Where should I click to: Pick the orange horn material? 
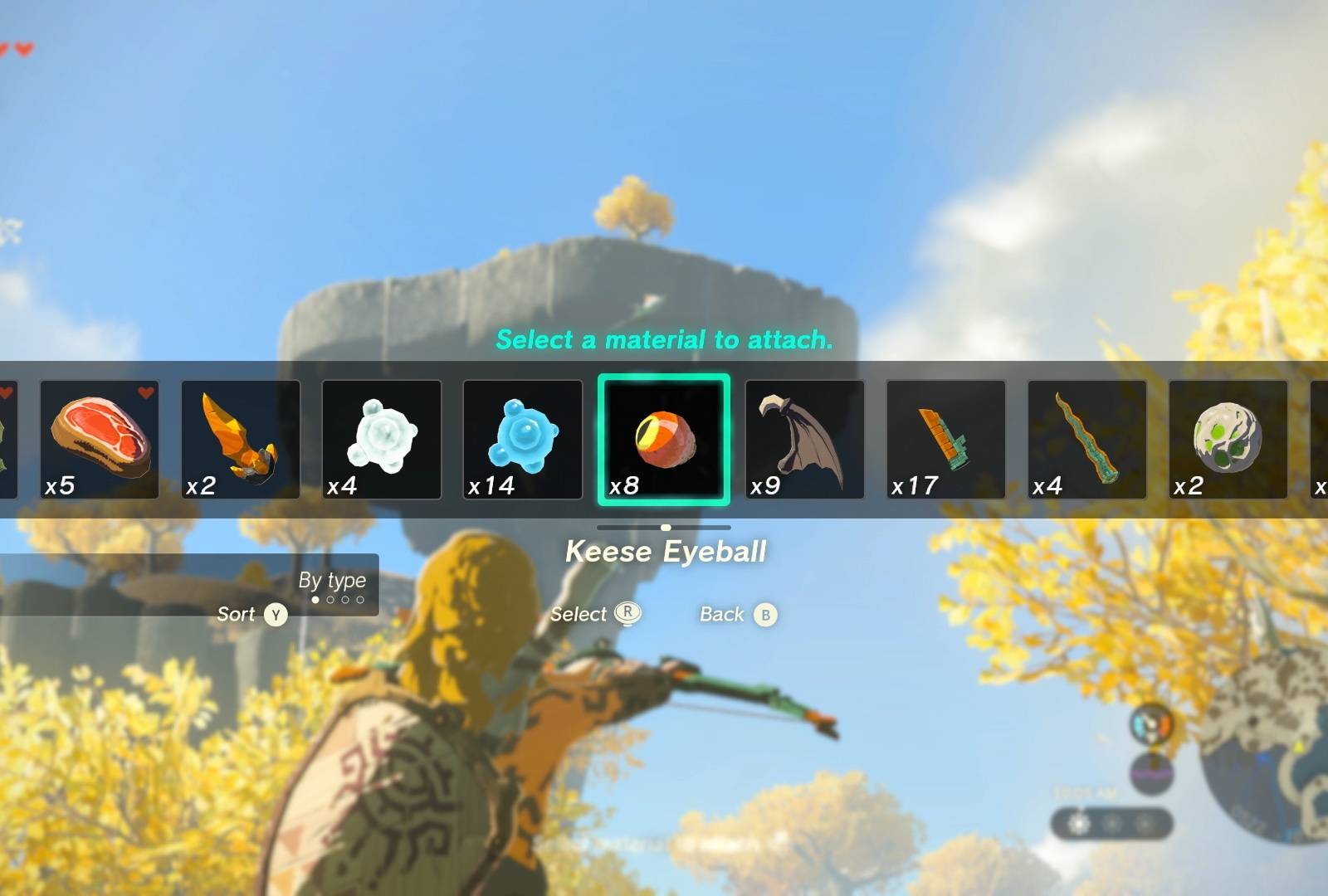point(241,439)
